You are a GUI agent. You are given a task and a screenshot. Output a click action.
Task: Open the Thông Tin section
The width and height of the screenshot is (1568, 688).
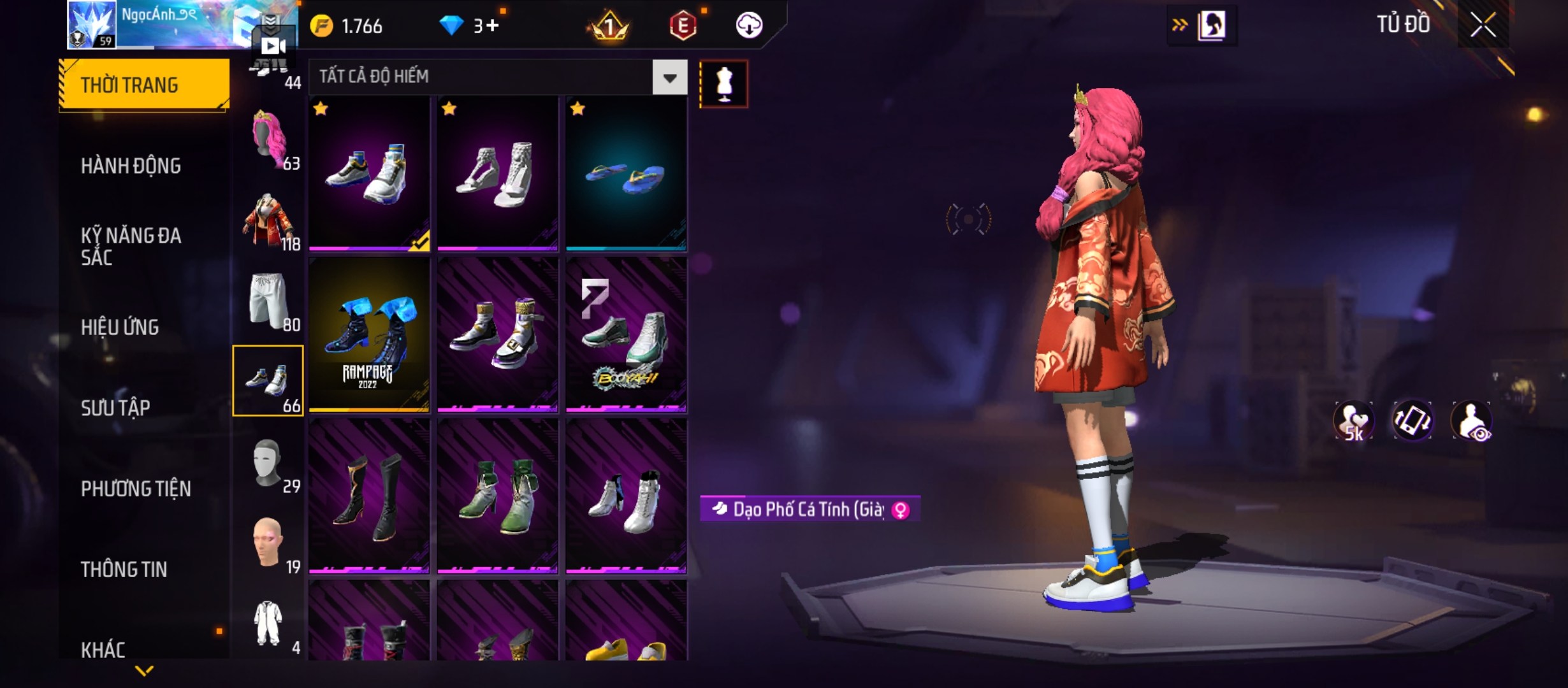[124, 569]
